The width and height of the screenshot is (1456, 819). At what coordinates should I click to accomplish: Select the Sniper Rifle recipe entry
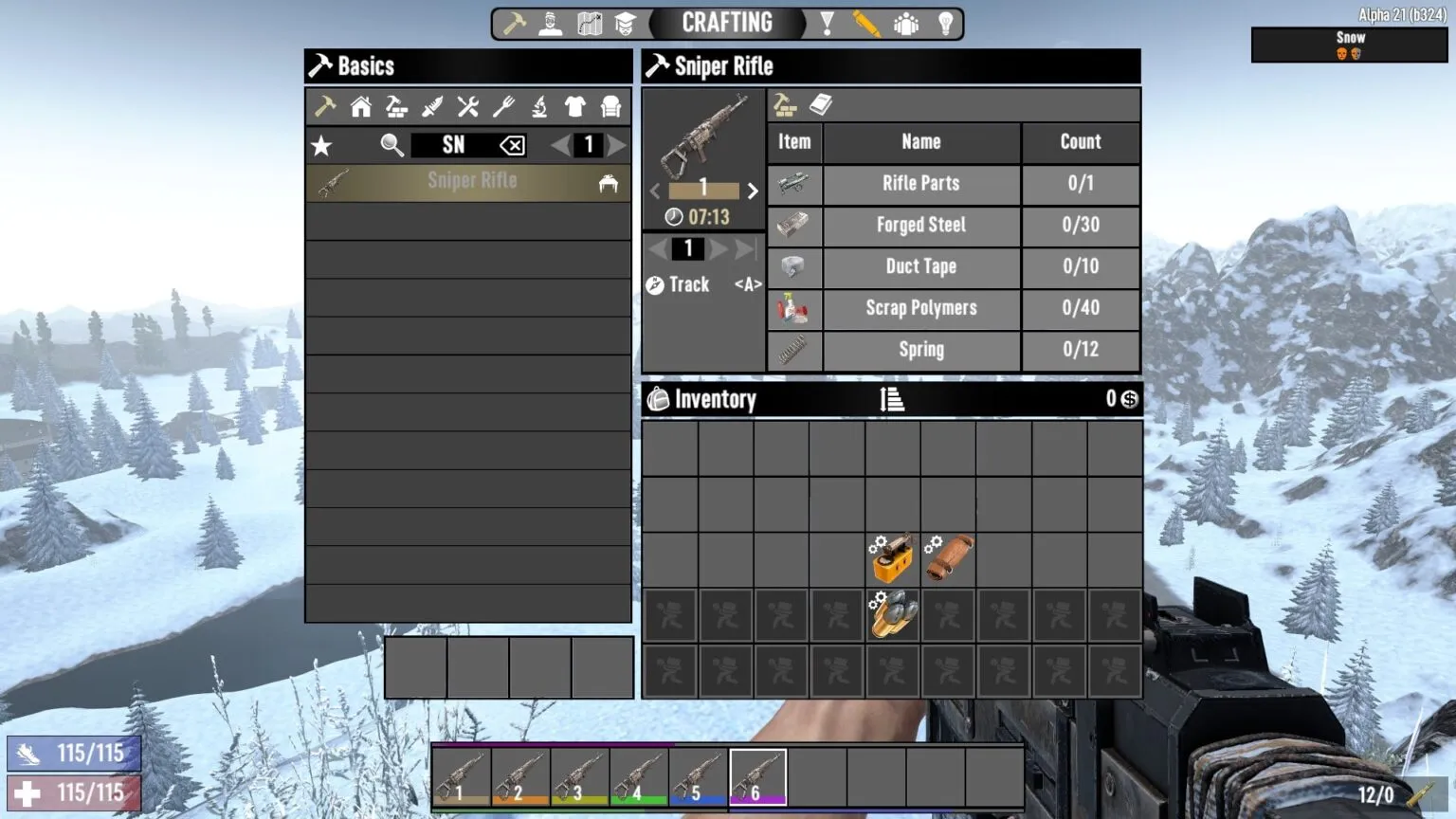click(471, 181)
